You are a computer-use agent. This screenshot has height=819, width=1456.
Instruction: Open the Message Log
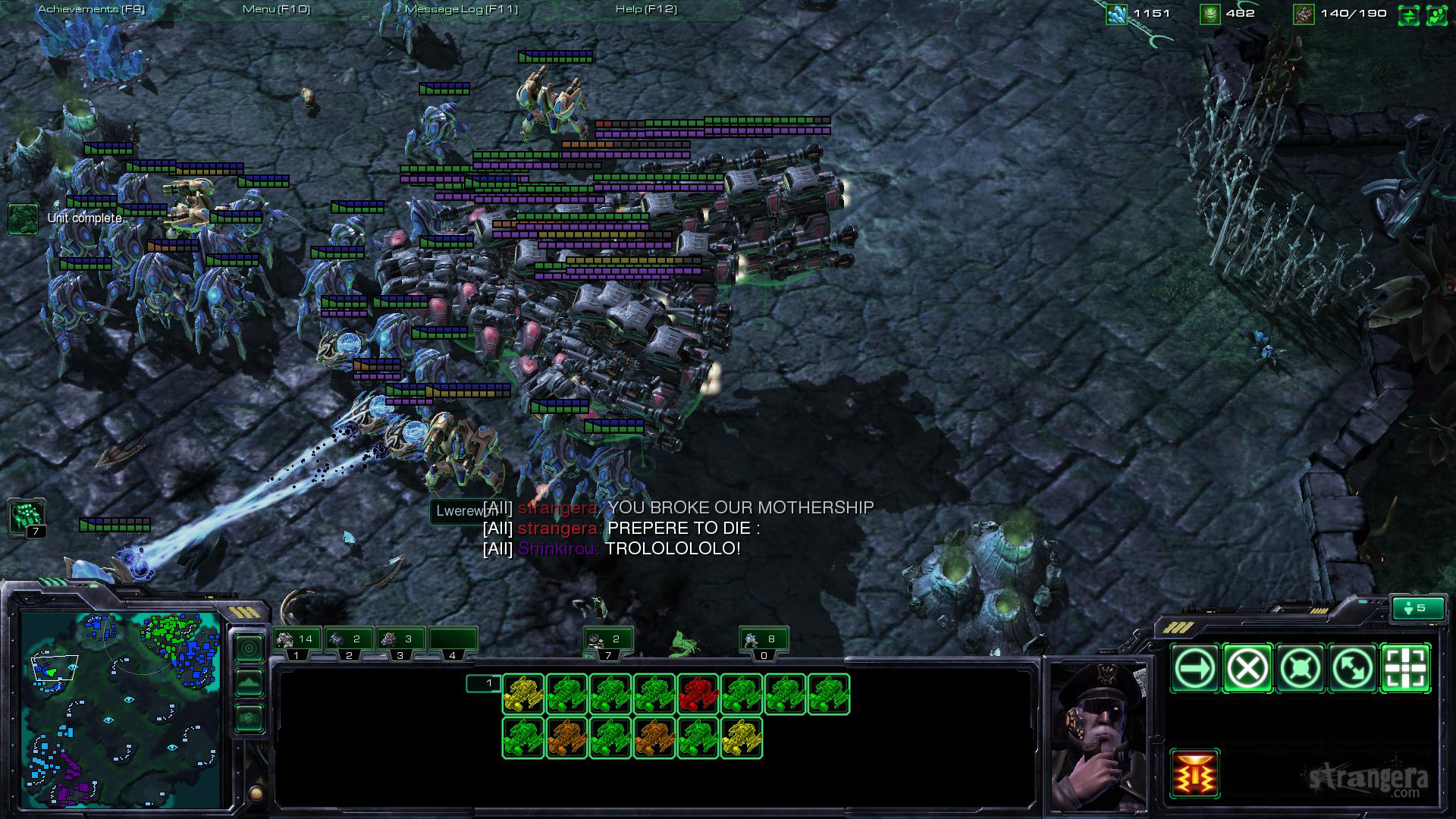(461, 9)
